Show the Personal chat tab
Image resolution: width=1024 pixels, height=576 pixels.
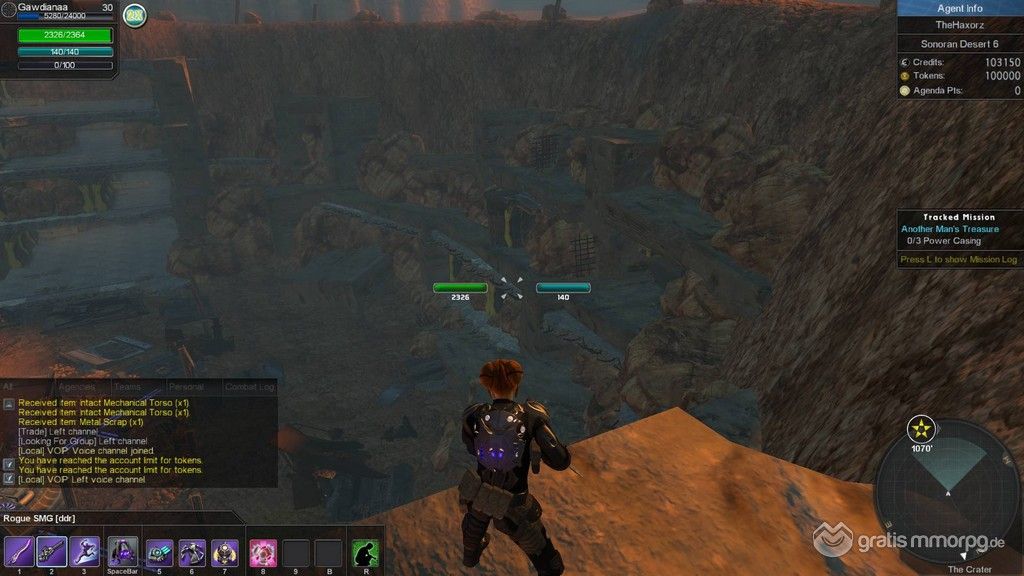(186, 387)
